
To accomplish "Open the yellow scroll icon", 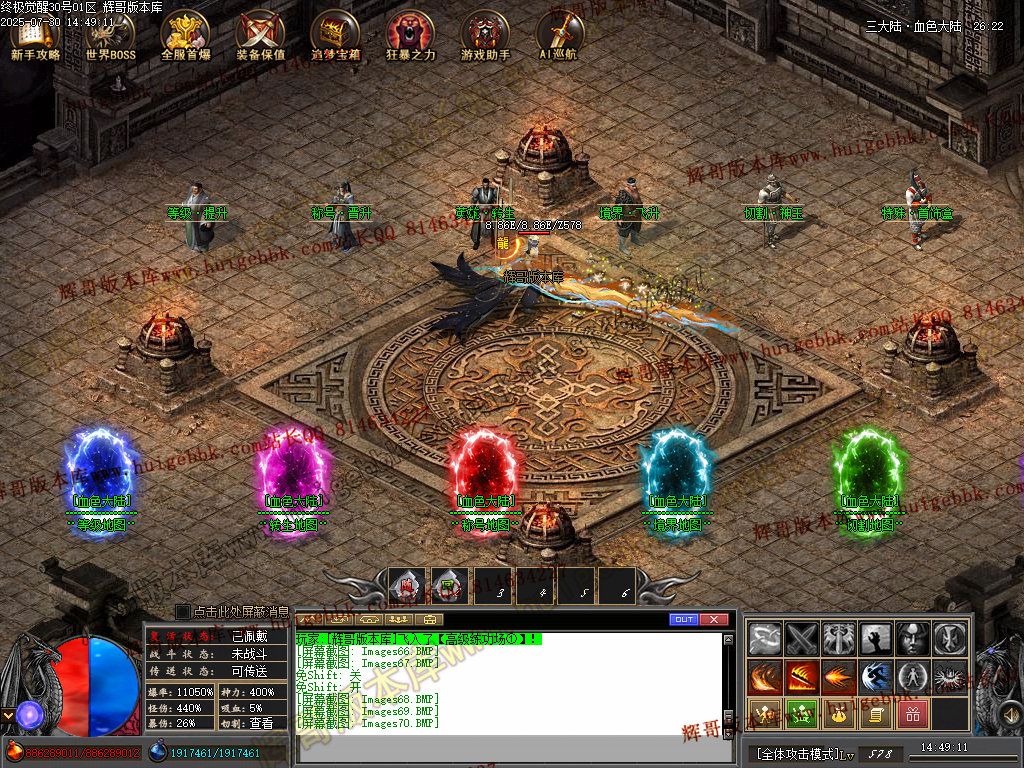I will click(x=875, y=714).
